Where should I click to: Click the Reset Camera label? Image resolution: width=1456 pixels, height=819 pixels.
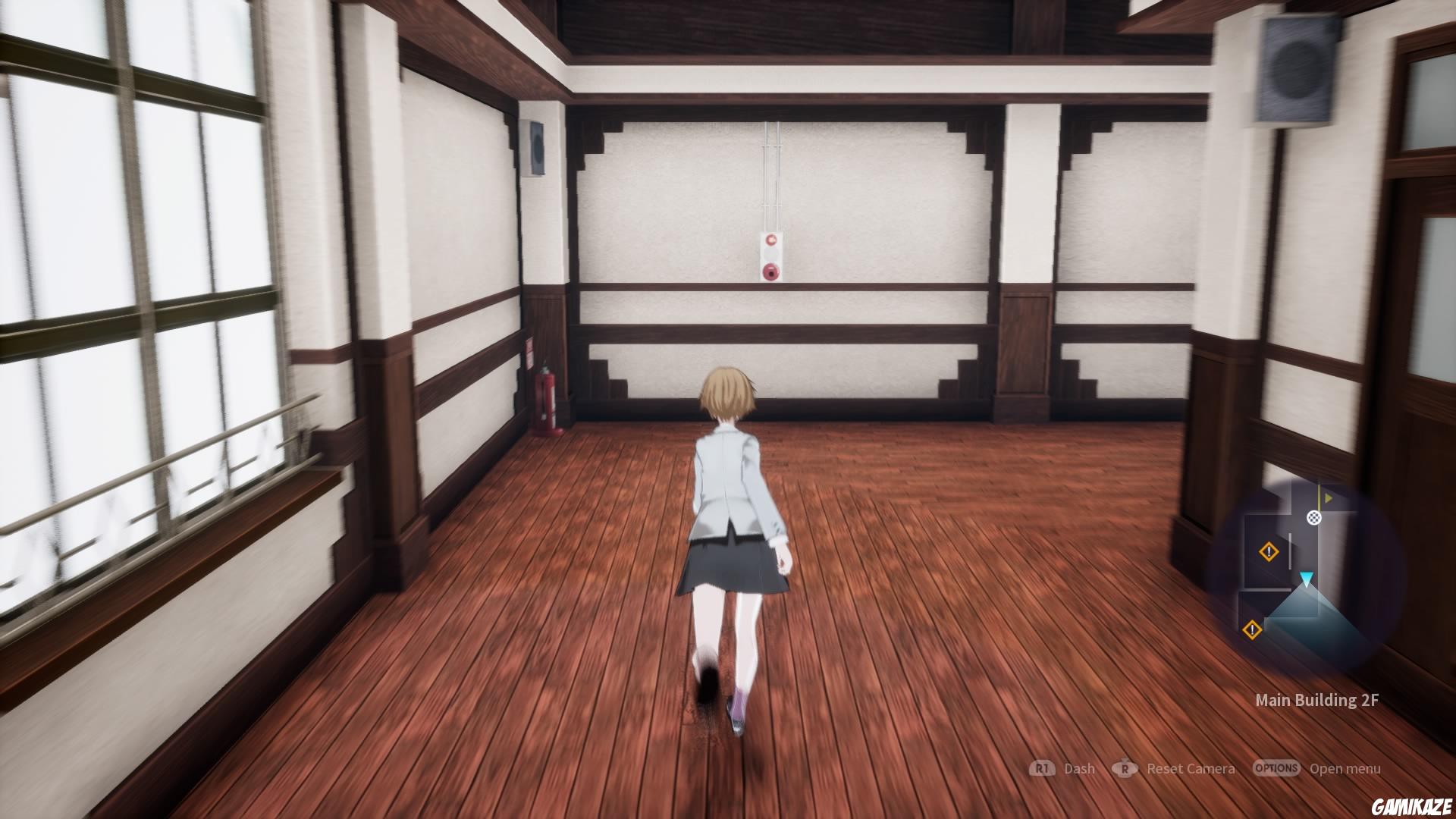coord(1191,768)
